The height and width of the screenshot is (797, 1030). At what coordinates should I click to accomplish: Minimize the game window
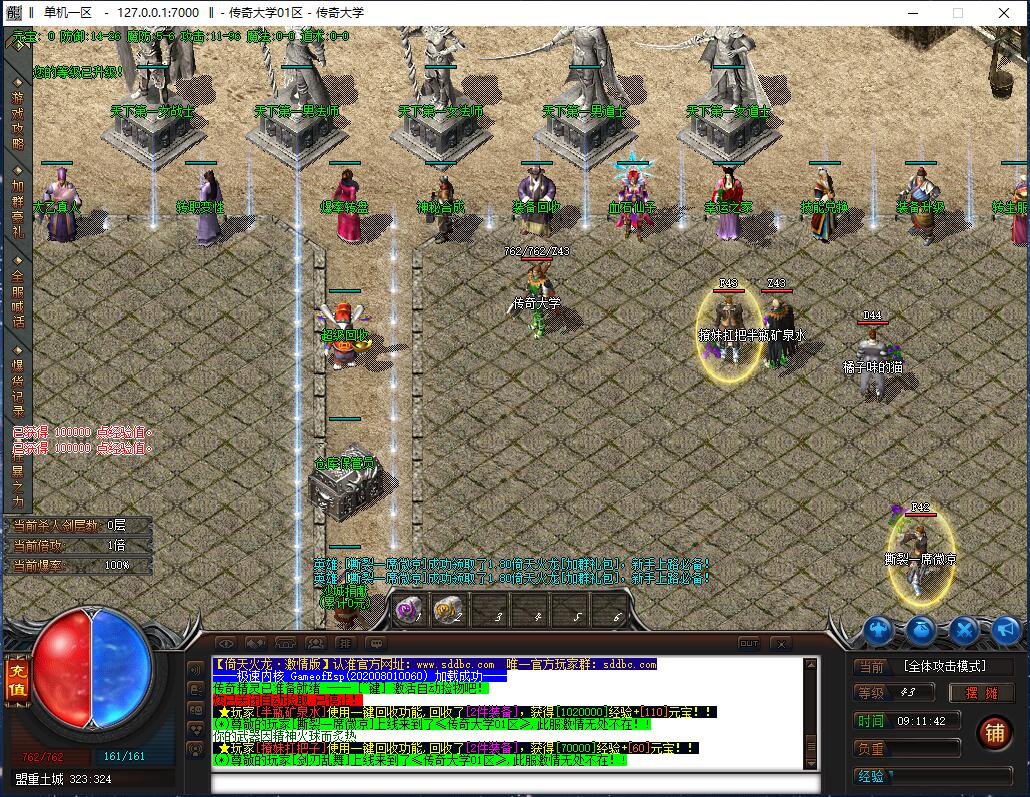[911, 13]
